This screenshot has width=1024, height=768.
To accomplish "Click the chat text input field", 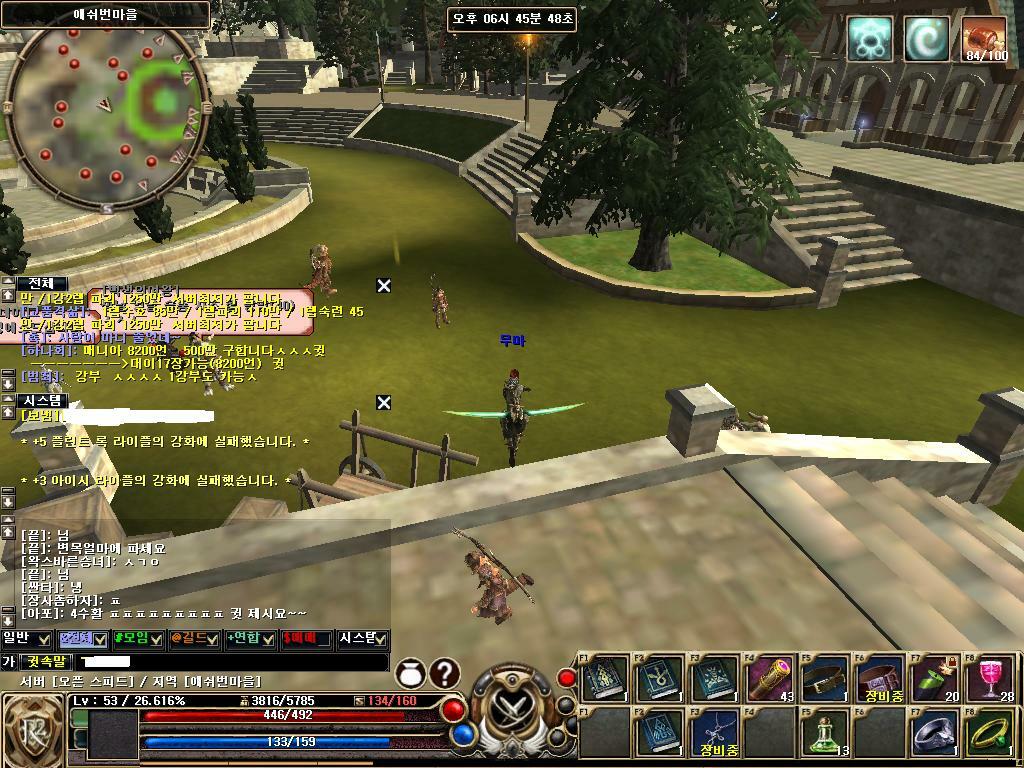I will (230, 662).
